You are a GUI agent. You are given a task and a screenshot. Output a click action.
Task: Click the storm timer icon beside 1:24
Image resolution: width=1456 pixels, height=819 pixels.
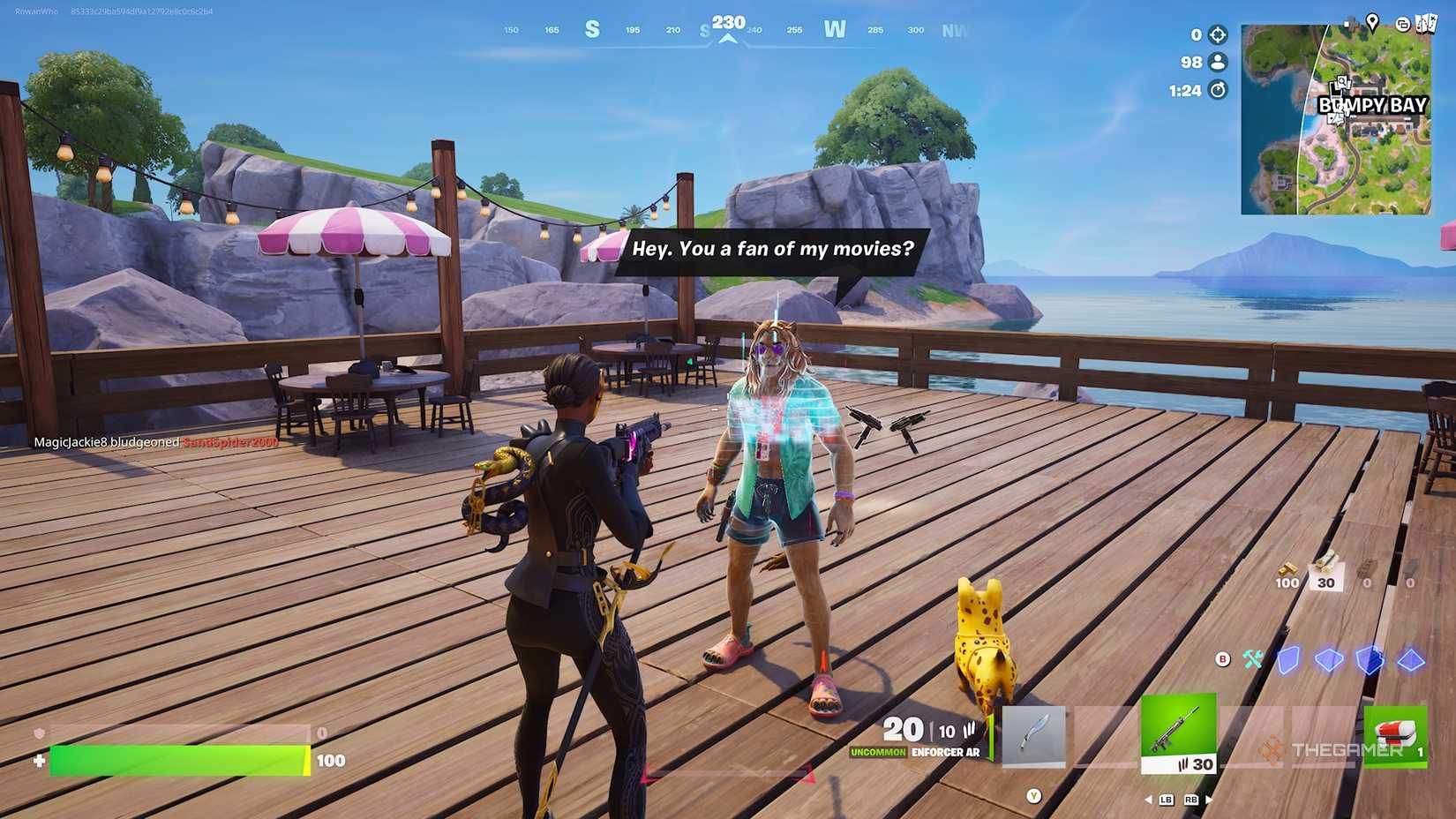1218,89
